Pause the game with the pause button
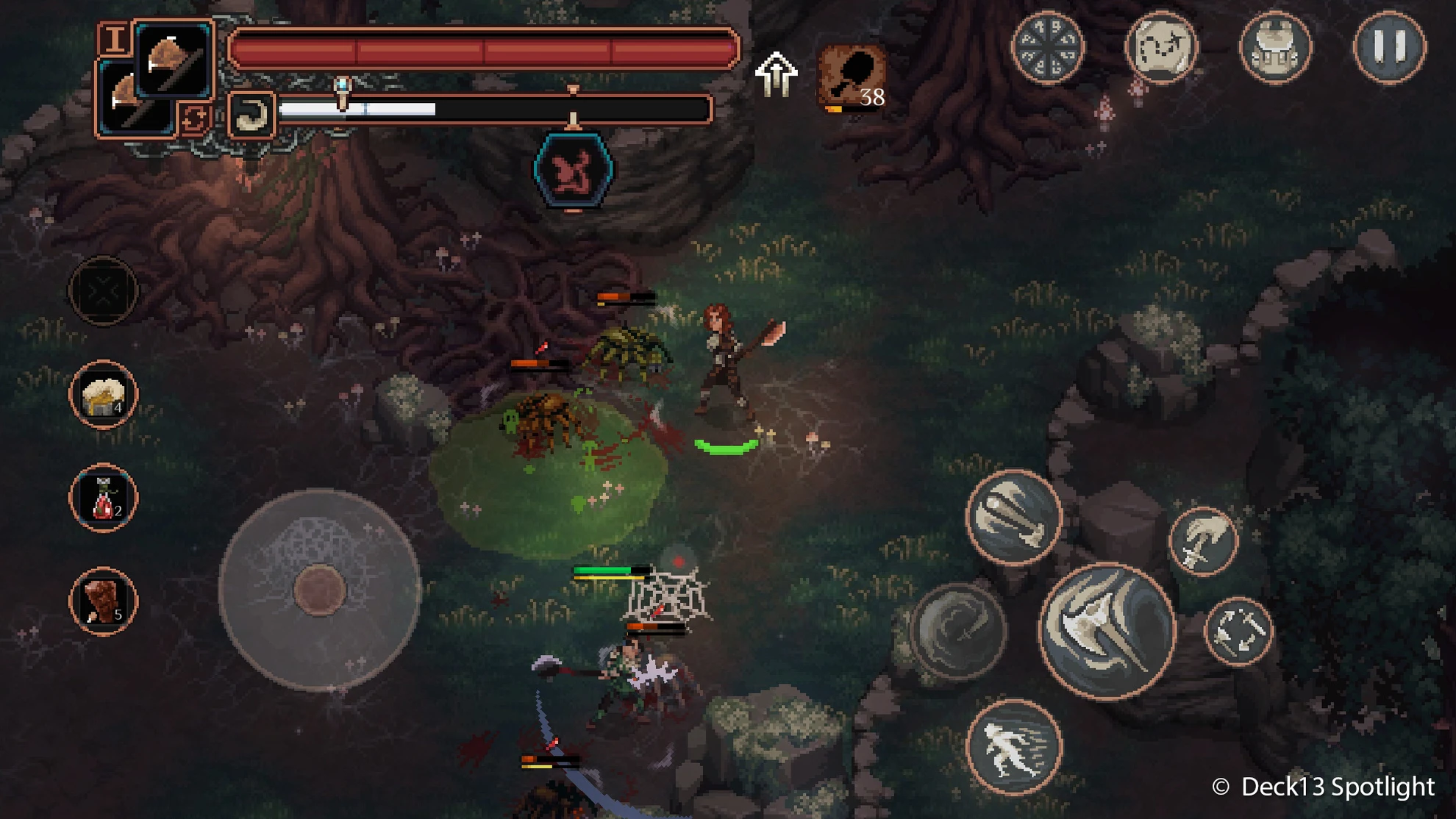This screenshot has height=819, width=1456. [1389, 47]
